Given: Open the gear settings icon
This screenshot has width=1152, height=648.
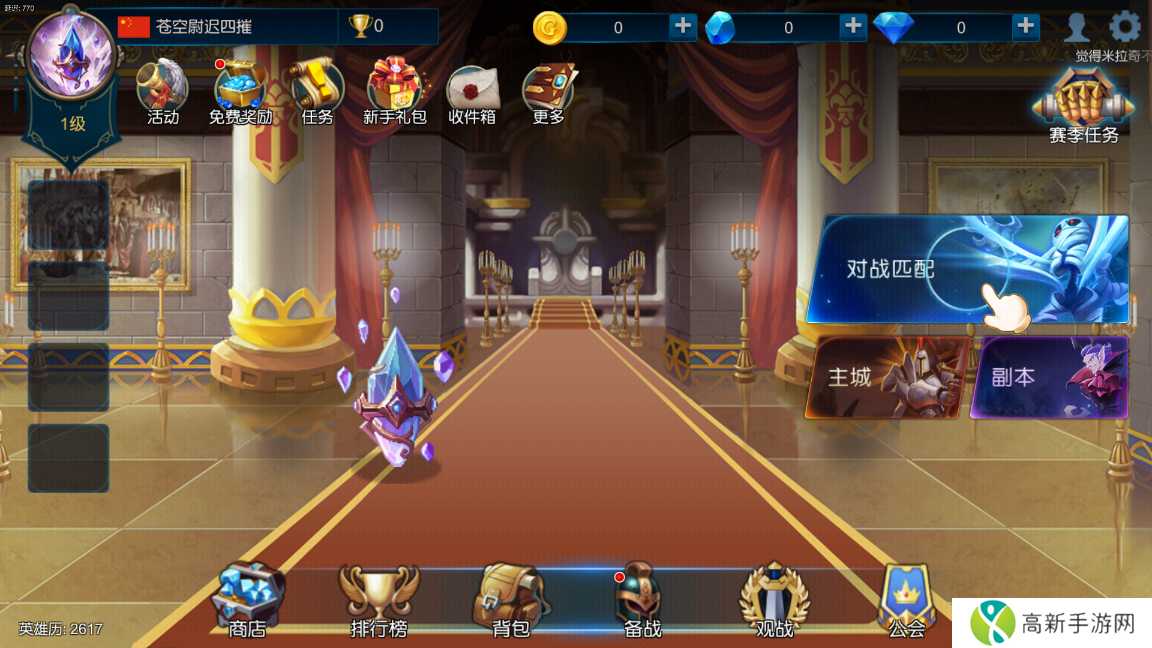Looking at the screenshot, I should coord(1126,27).
